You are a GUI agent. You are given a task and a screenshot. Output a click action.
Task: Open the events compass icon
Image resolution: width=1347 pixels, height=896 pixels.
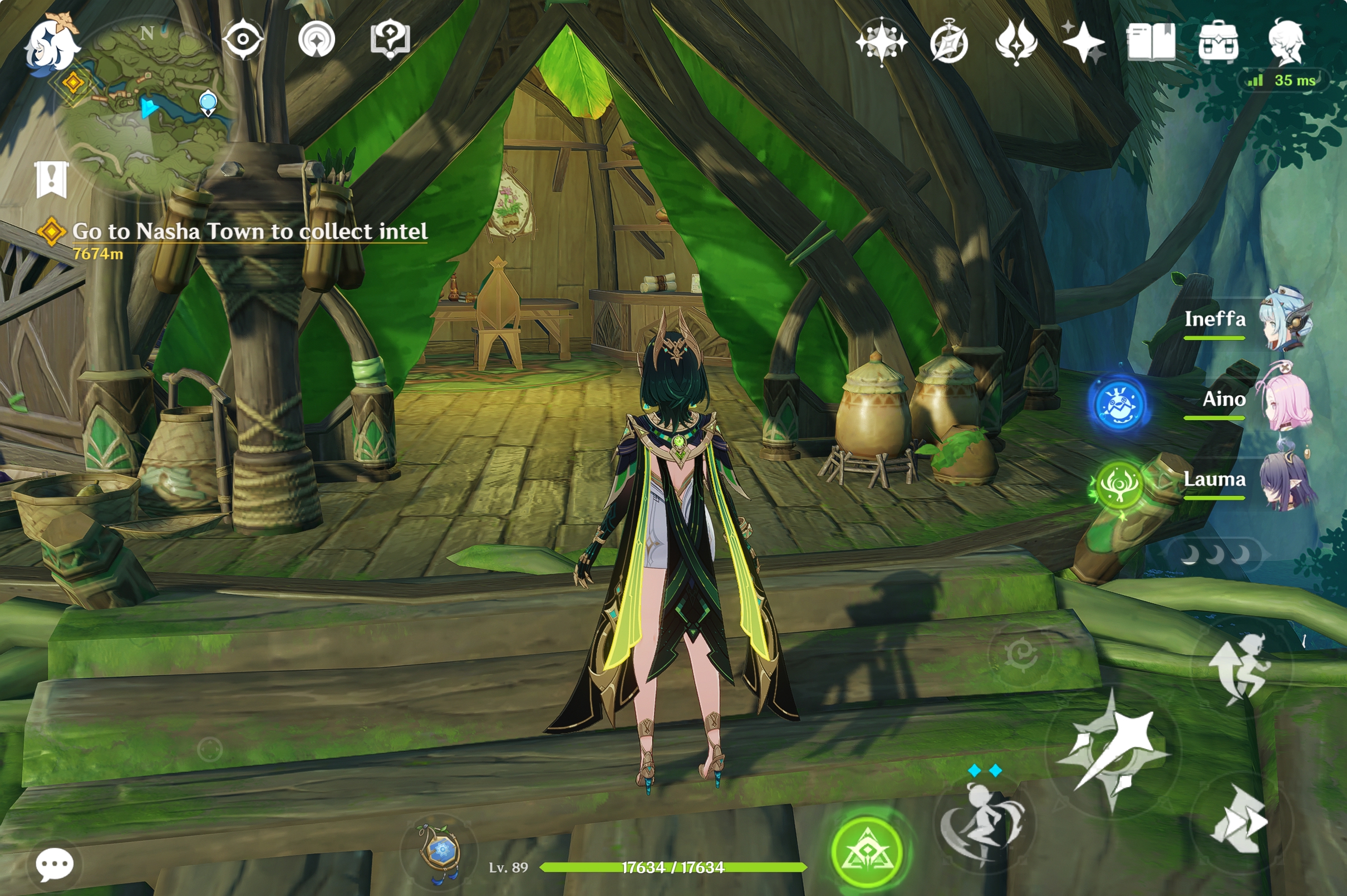[948, 42]
